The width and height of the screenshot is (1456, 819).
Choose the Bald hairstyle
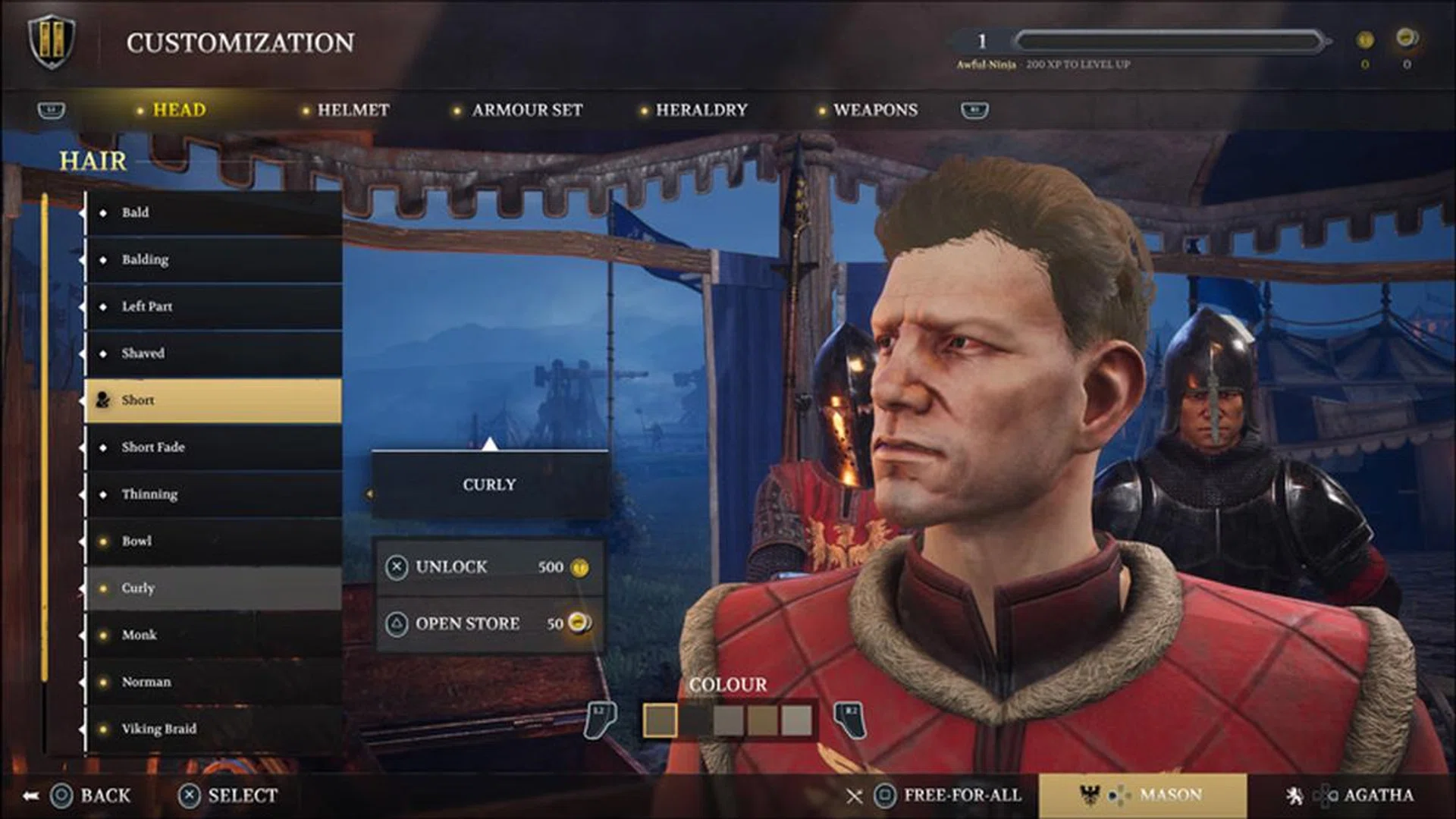(213, 212)
